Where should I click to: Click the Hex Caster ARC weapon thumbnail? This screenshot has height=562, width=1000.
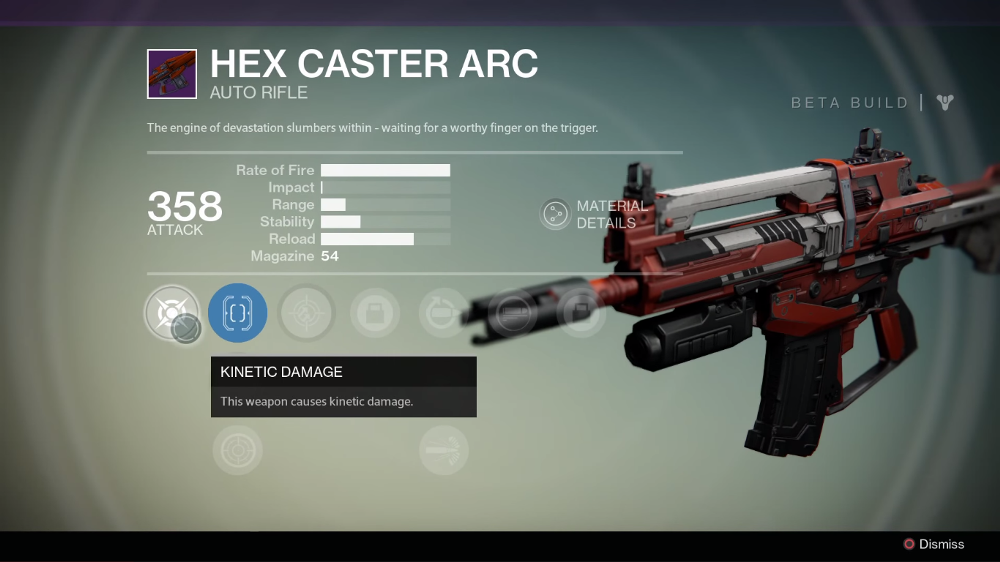pos(172,74)
